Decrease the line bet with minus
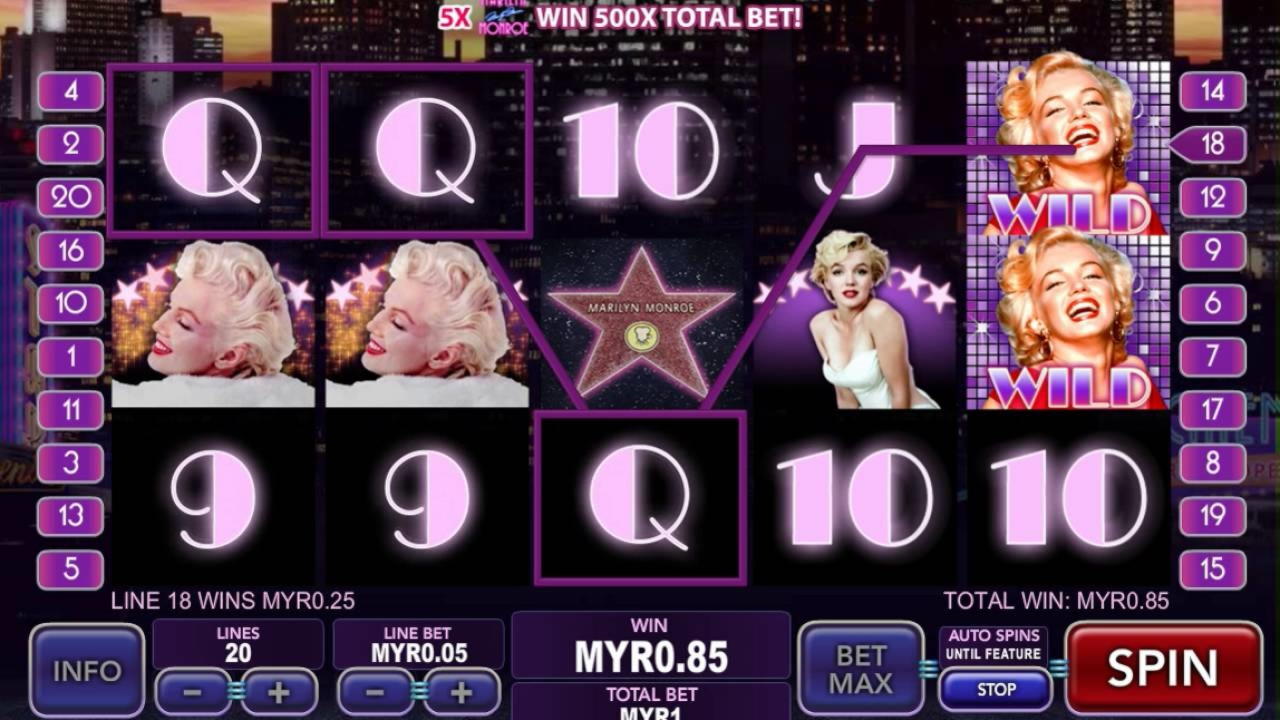 coord(372,690)
